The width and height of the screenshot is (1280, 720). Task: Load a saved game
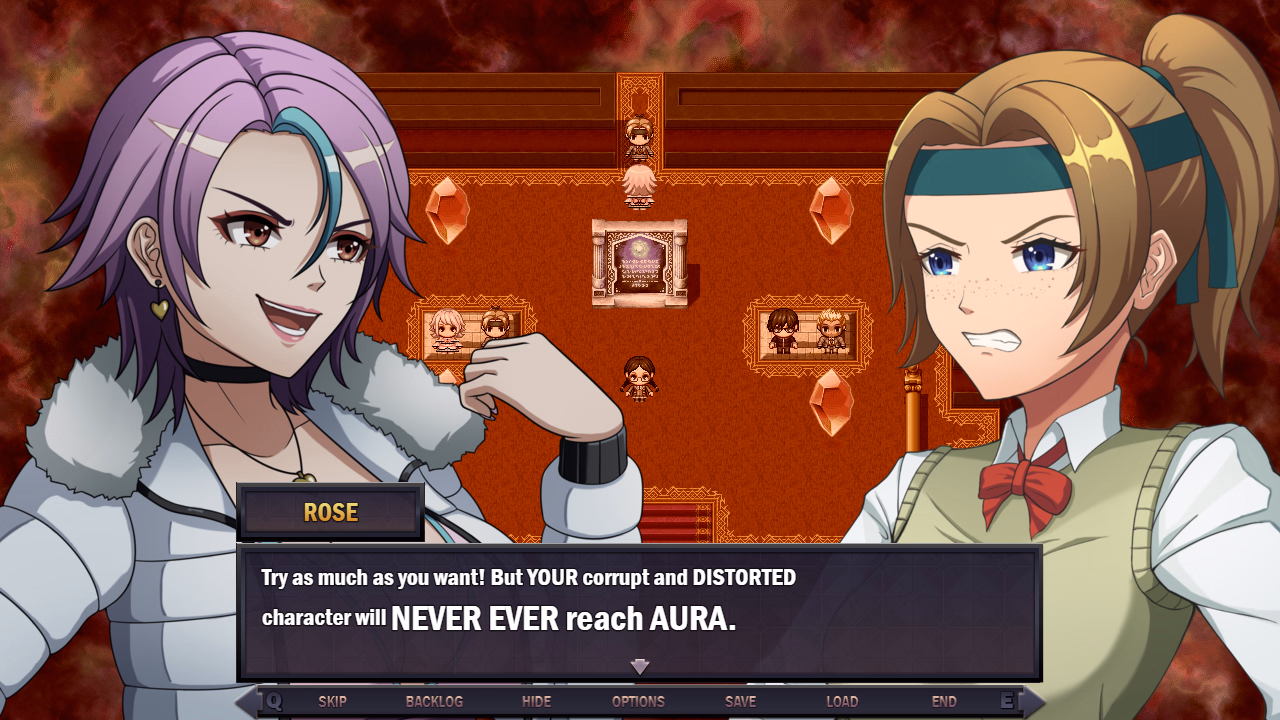point(843,701)
